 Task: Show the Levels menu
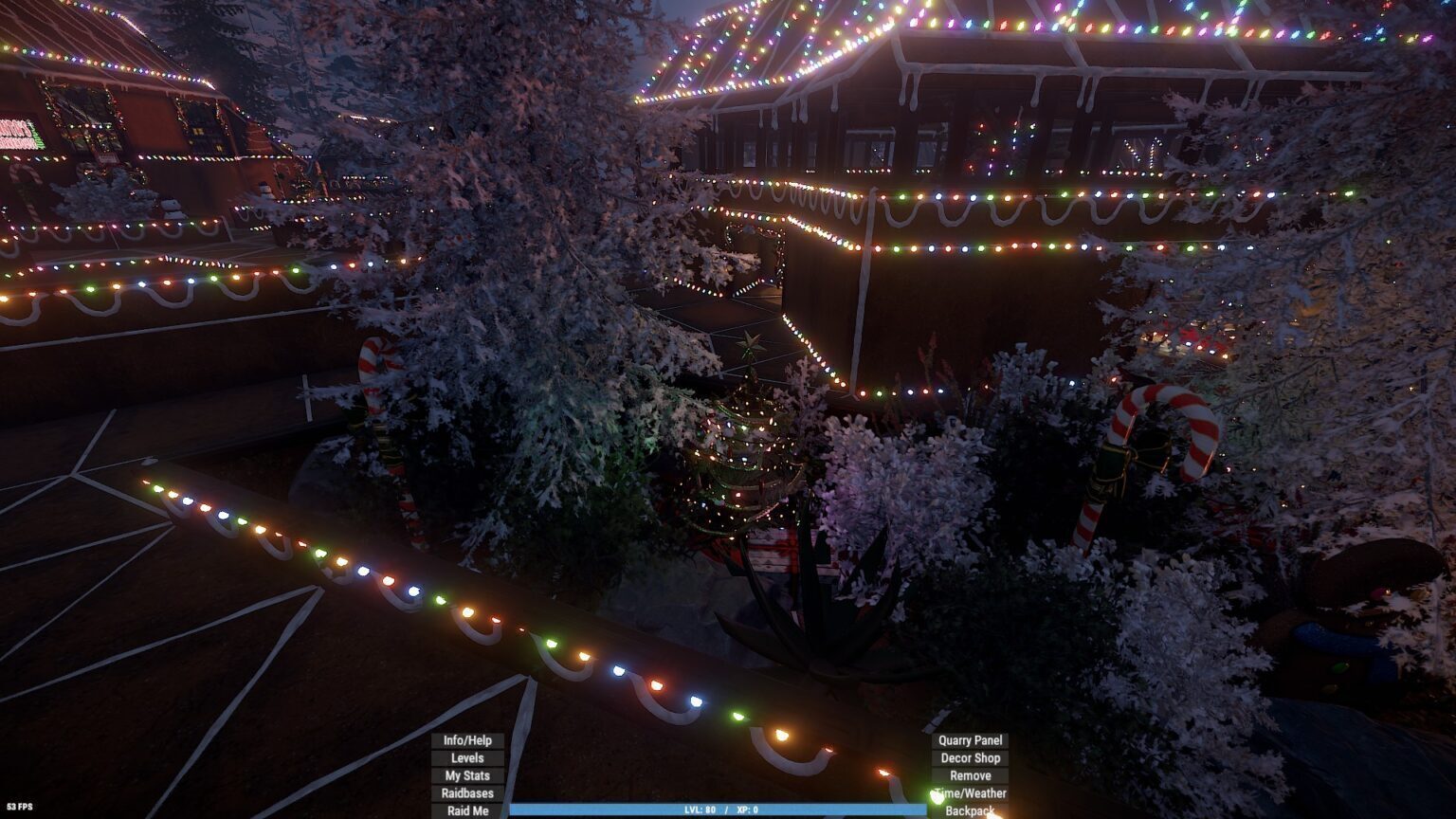pyautogui.click(x=467, y=758)
